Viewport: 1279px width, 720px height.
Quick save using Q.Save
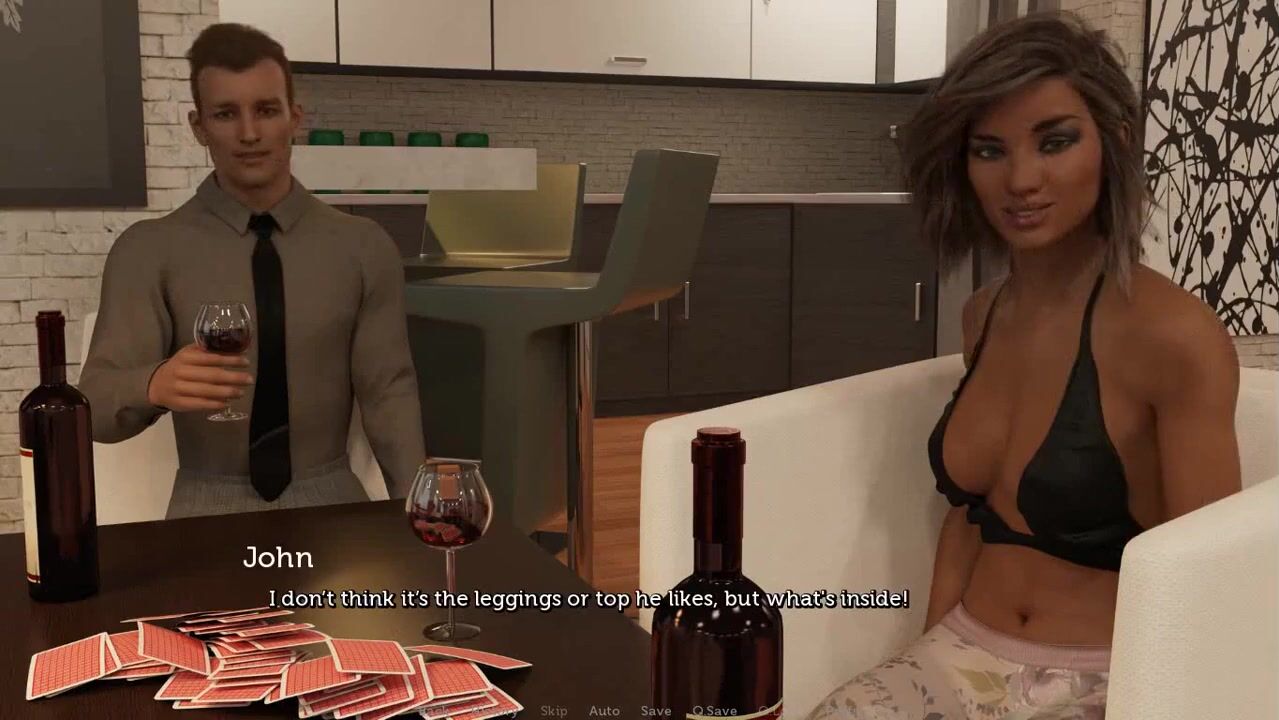715,711
